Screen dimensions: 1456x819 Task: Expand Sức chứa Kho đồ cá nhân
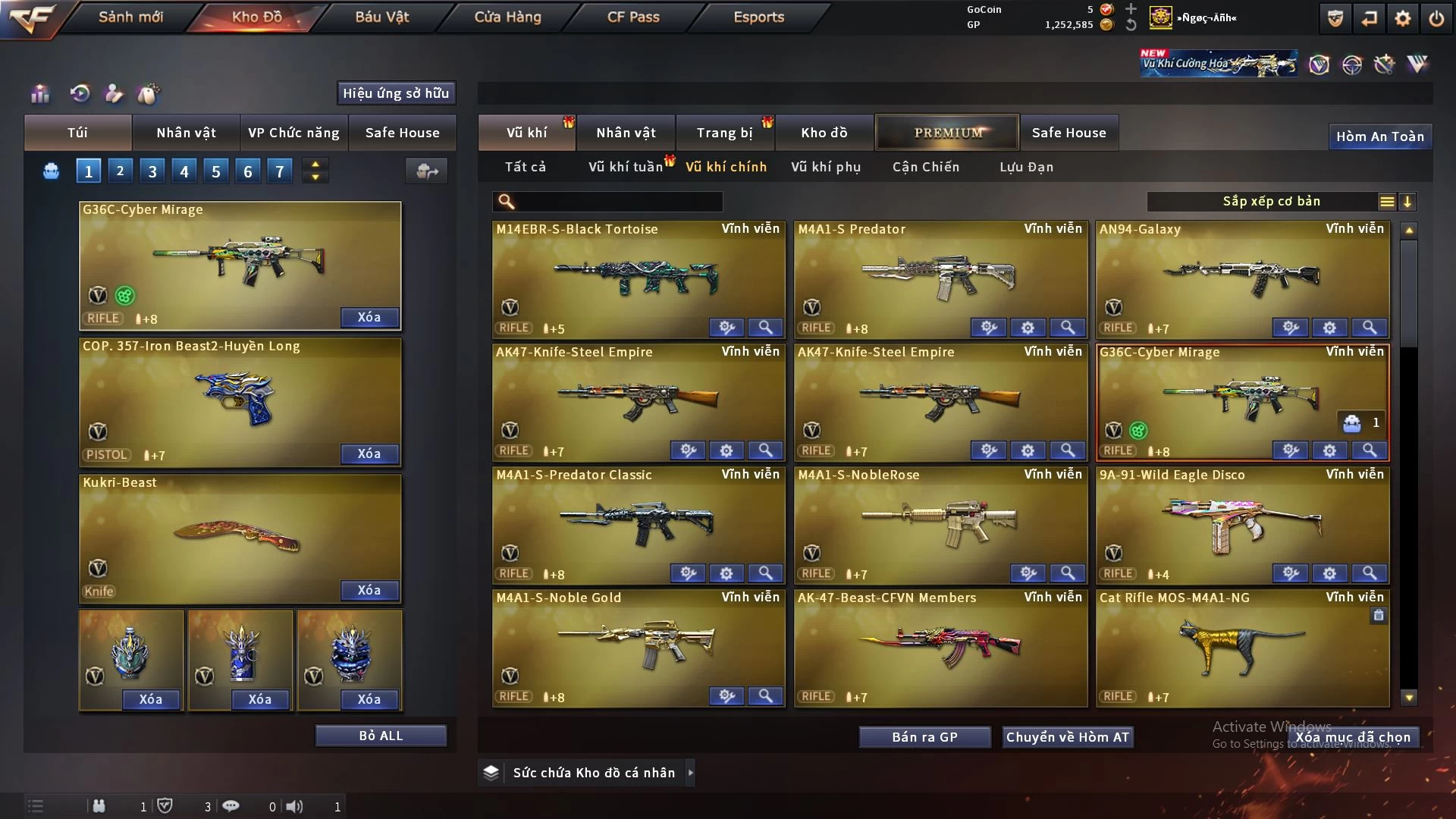click(x=690, y=773)
